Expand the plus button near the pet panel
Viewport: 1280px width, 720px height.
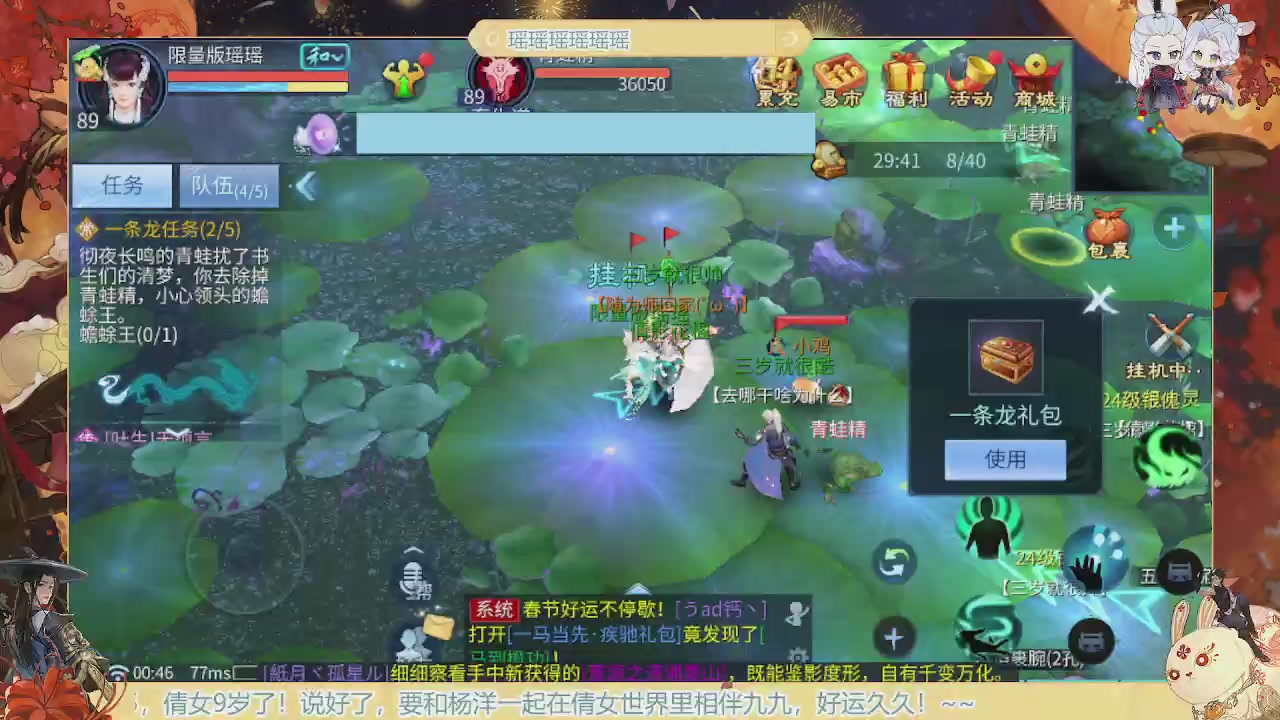(x=1173, y=228)
